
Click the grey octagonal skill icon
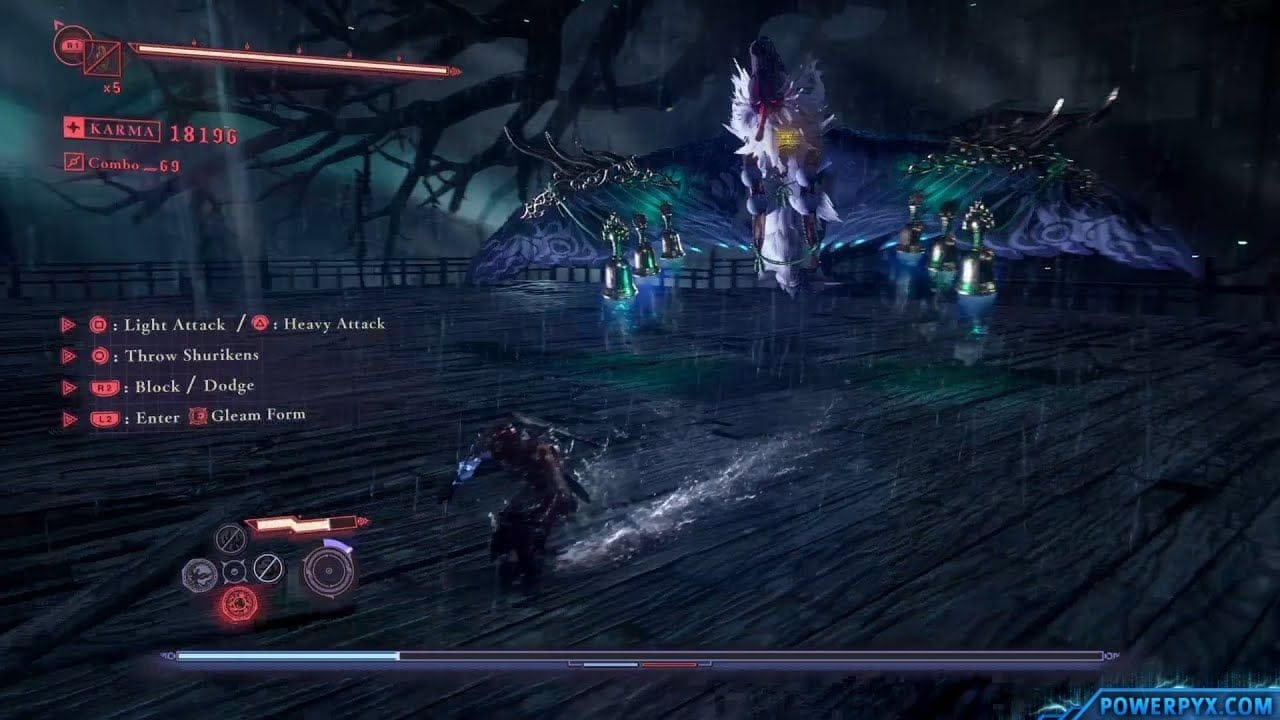(x=200, y=573)
